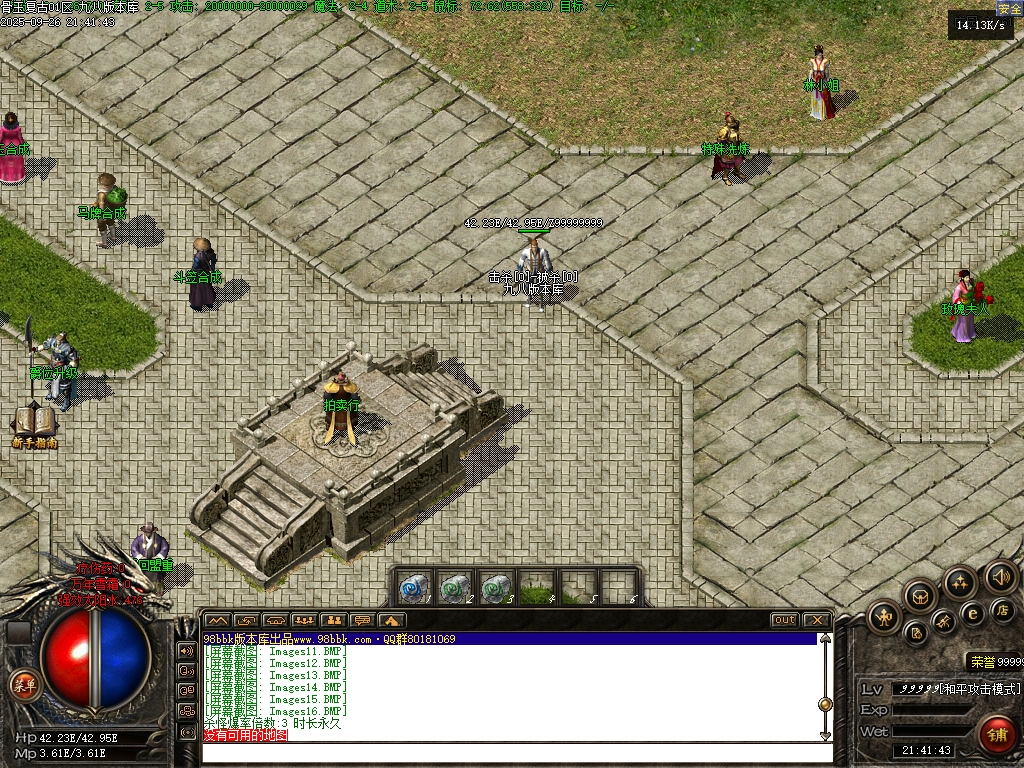Open the character status icon
This screenshot has height=768, width=1024.
click(x=884, y=616)
